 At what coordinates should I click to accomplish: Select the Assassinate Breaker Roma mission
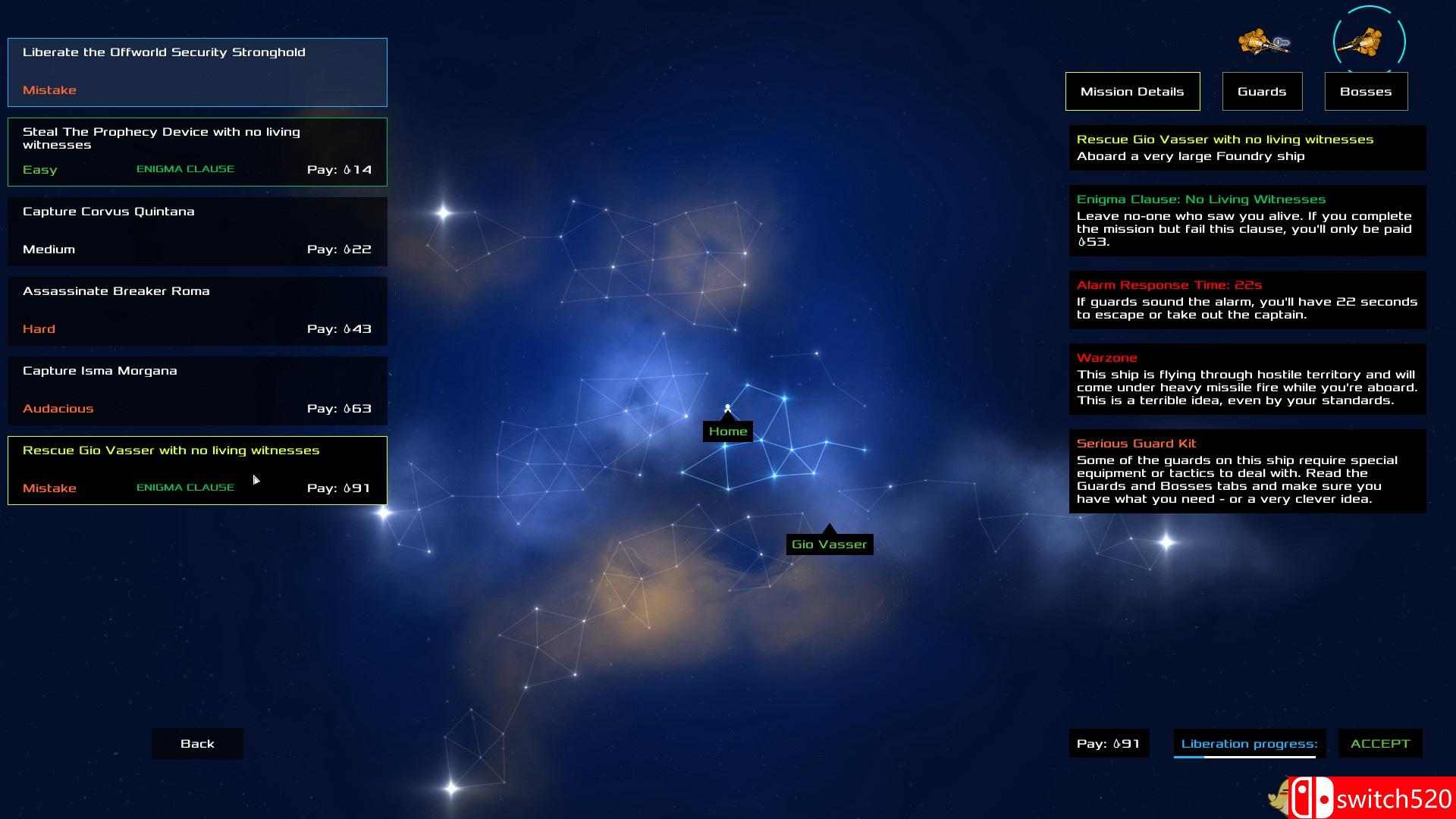pyautogui.click(x=197, y=311)
